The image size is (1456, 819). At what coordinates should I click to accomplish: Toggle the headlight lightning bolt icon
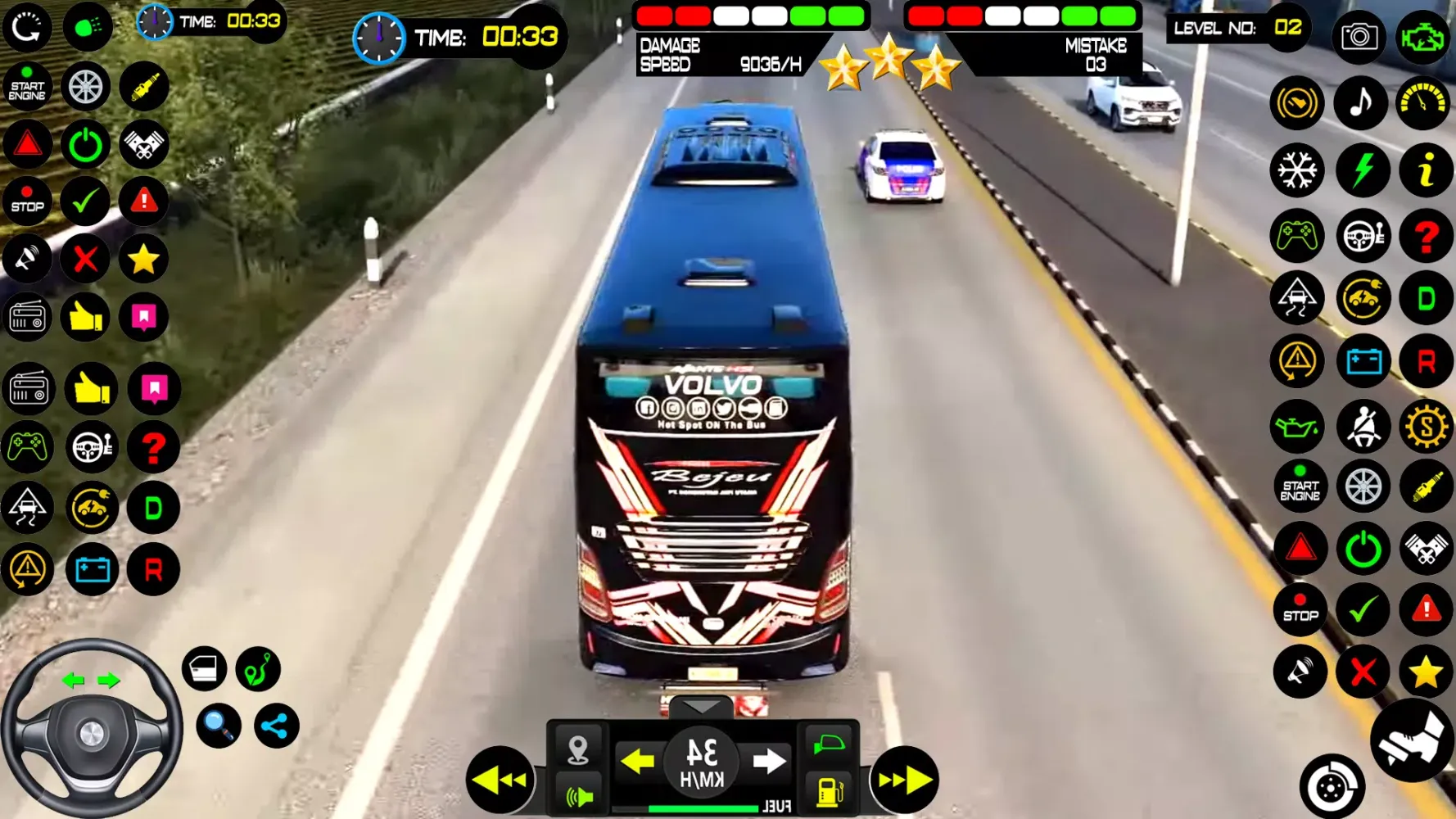point(1362,170)
